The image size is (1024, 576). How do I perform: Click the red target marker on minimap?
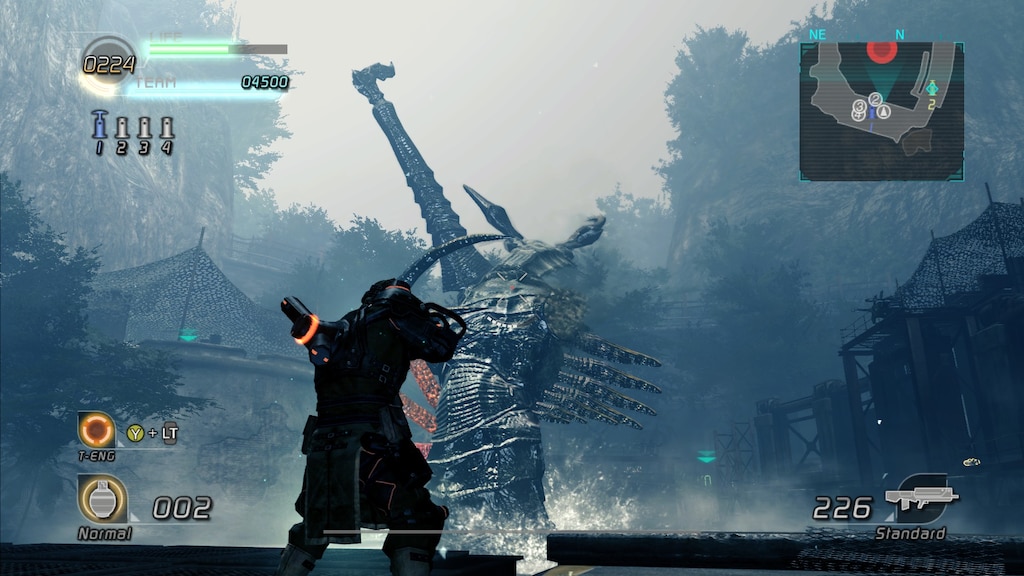[x=881, y=50]
